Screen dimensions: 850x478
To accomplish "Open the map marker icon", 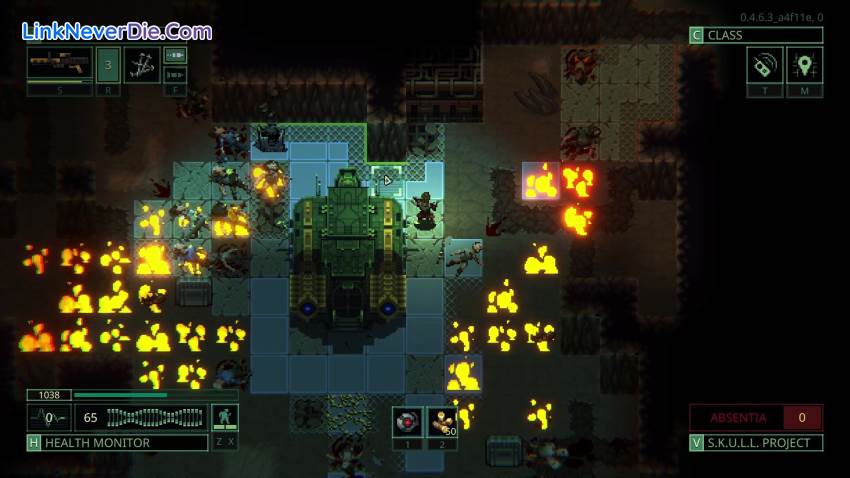I will (x=804, y=66).
